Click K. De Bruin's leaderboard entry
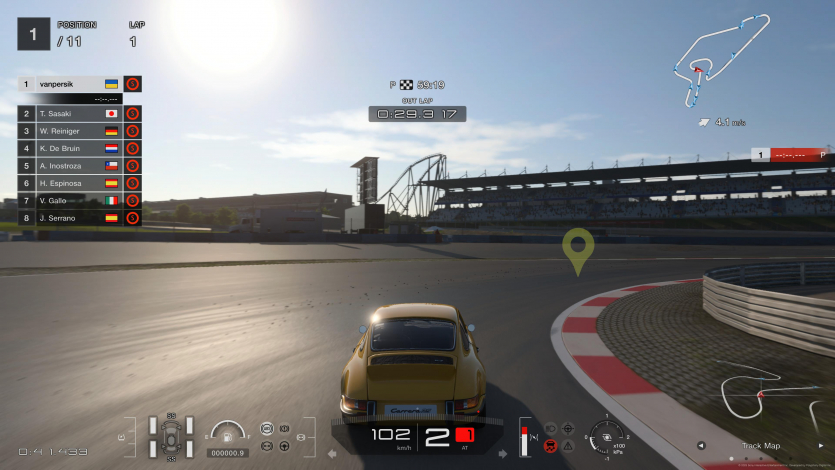 [70, 148]
